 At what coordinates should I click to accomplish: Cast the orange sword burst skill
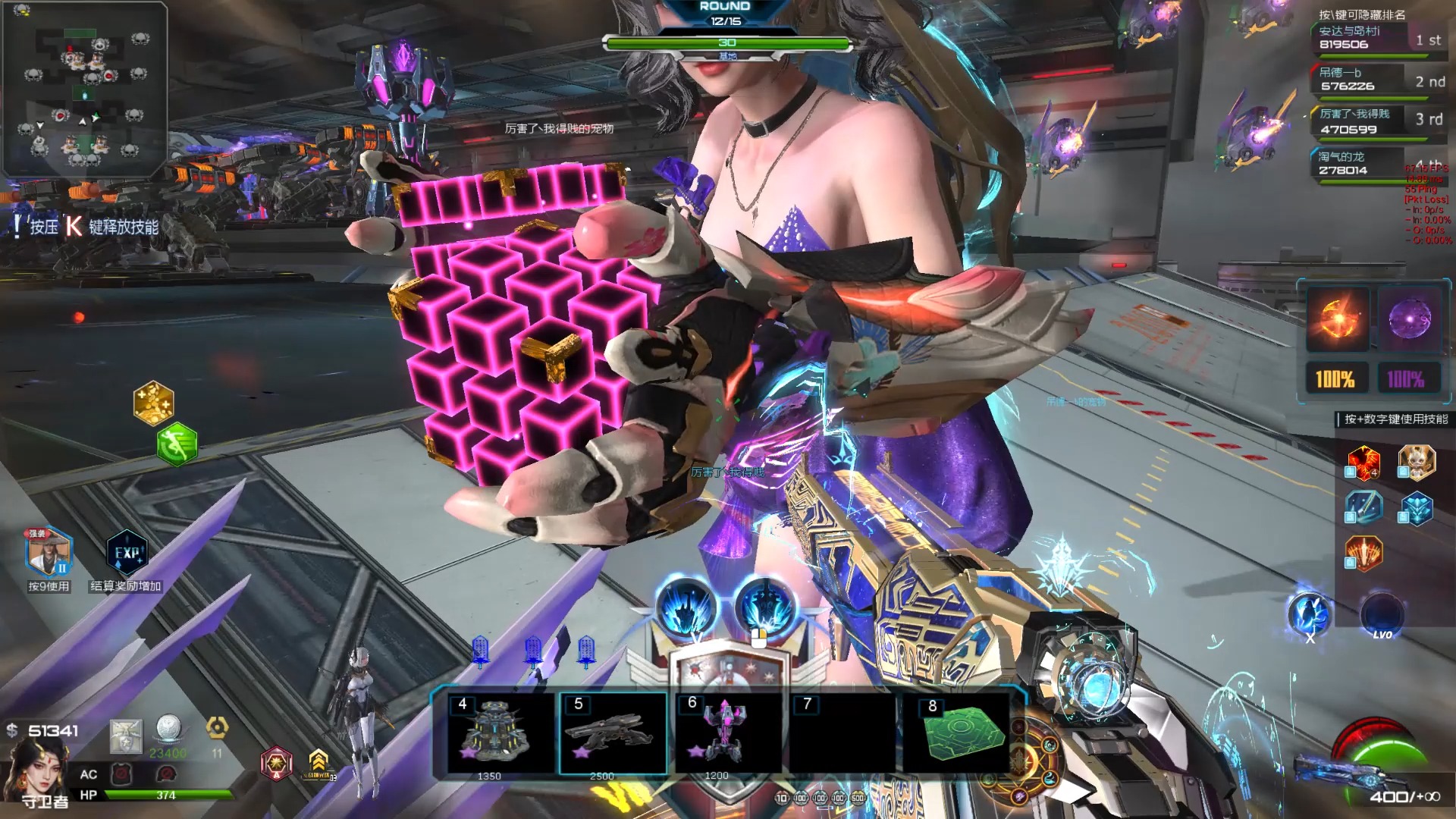click(x=1363, y=553)
